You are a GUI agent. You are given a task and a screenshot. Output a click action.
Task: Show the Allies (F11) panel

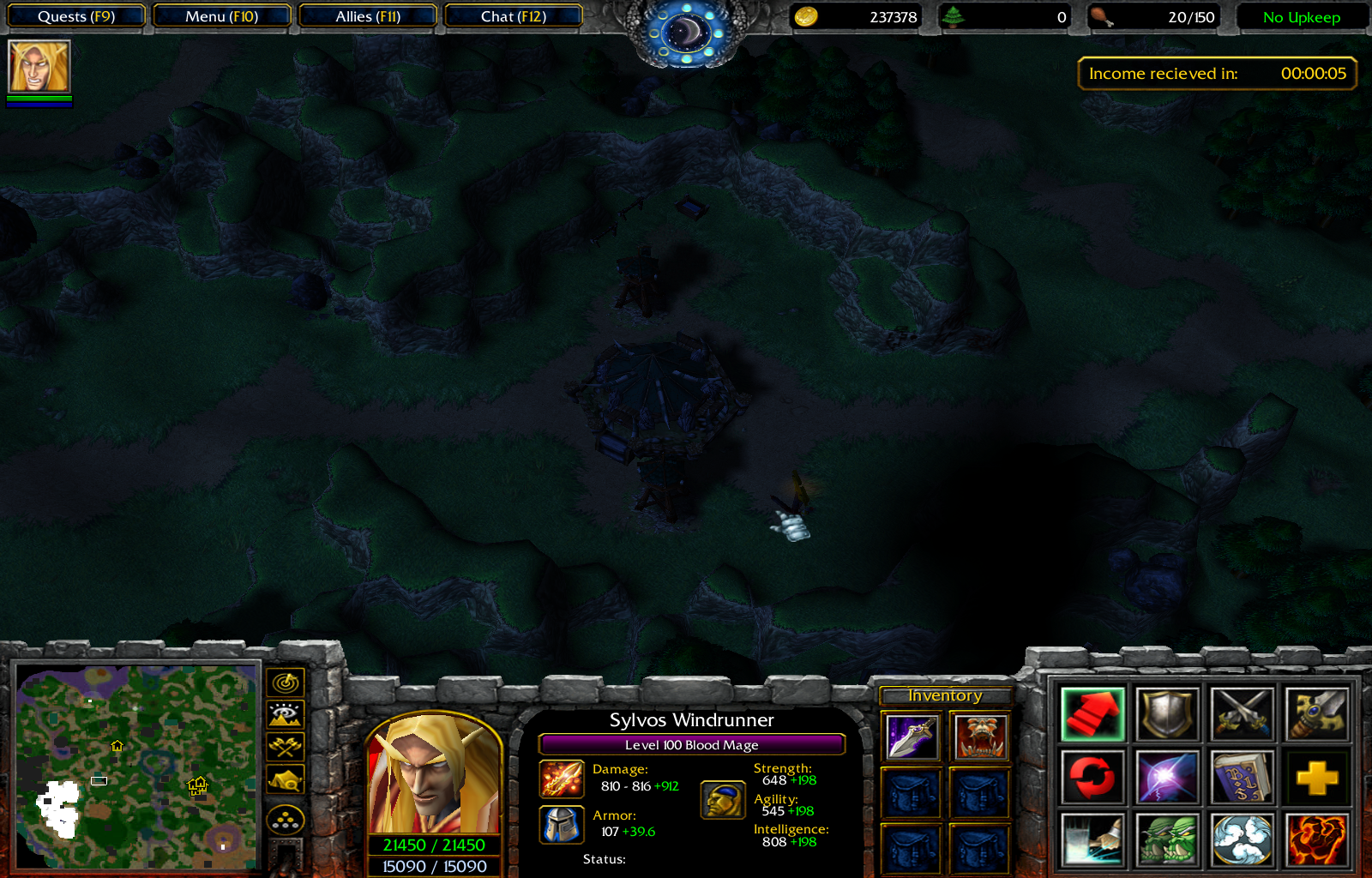[x=368, y=16]
